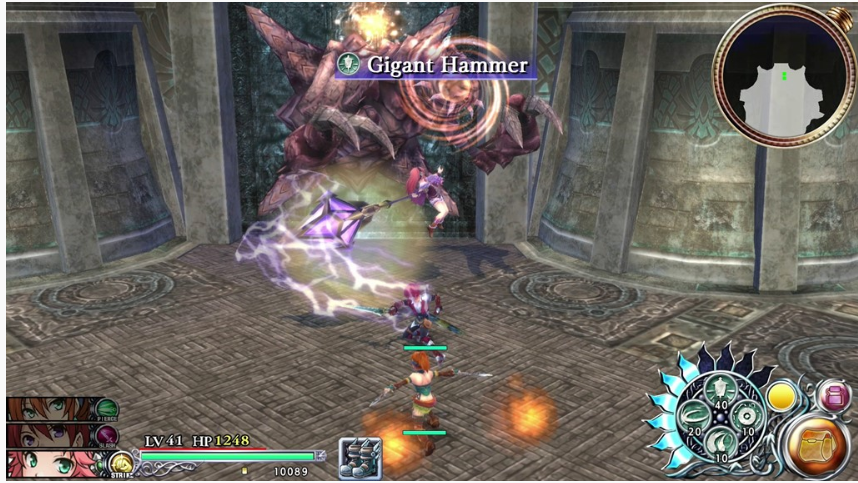The width and height of the screenshot is (858, 483).
Task: Activate the top skill costing 40 SP
Action: (718, 390)
